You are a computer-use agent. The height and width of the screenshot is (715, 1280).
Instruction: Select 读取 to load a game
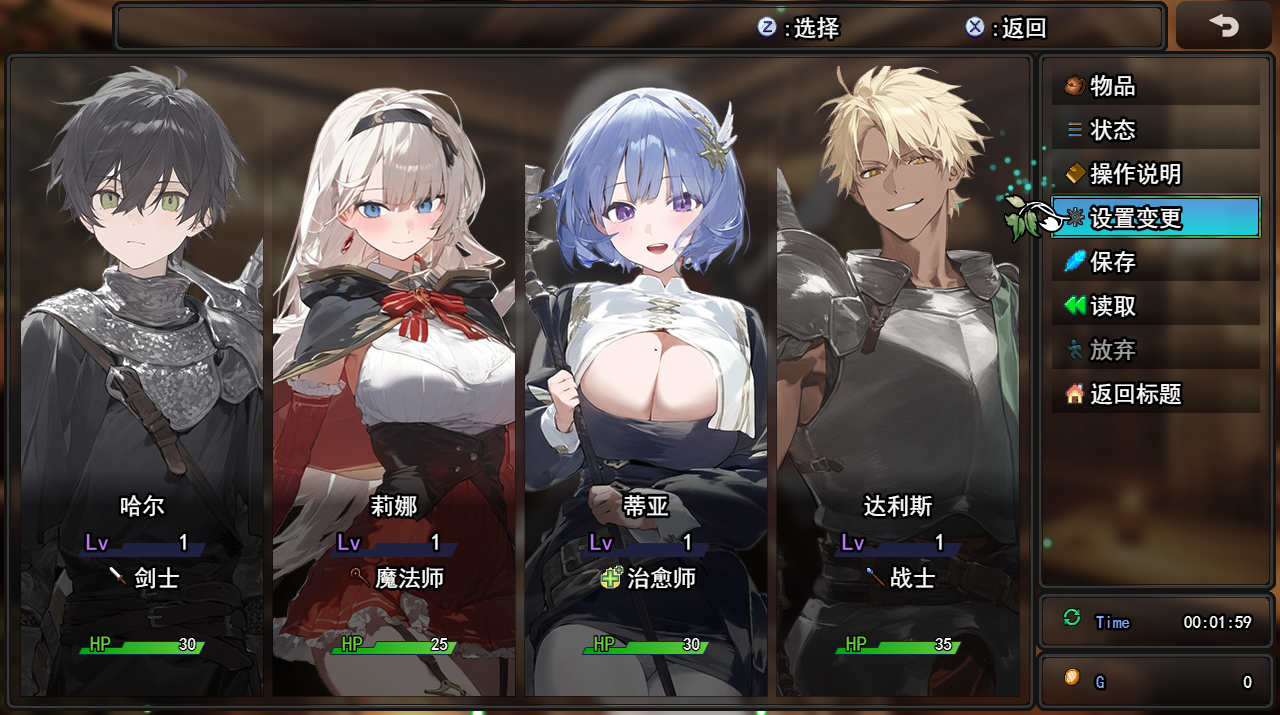(x=1155, y=306)
